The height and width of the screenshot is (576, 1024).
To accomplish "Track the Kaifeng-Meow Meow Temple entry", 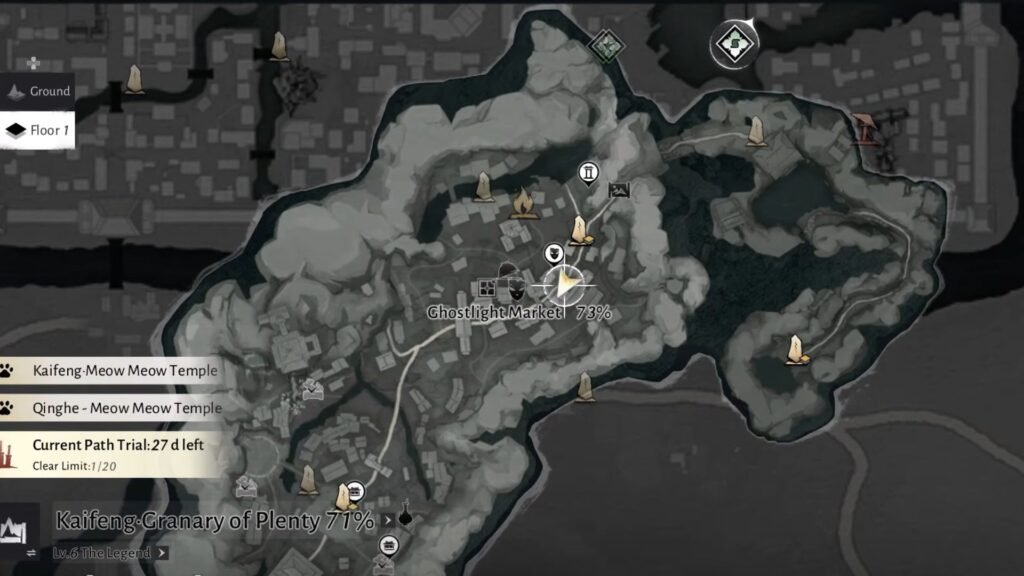I will [111, 371].
